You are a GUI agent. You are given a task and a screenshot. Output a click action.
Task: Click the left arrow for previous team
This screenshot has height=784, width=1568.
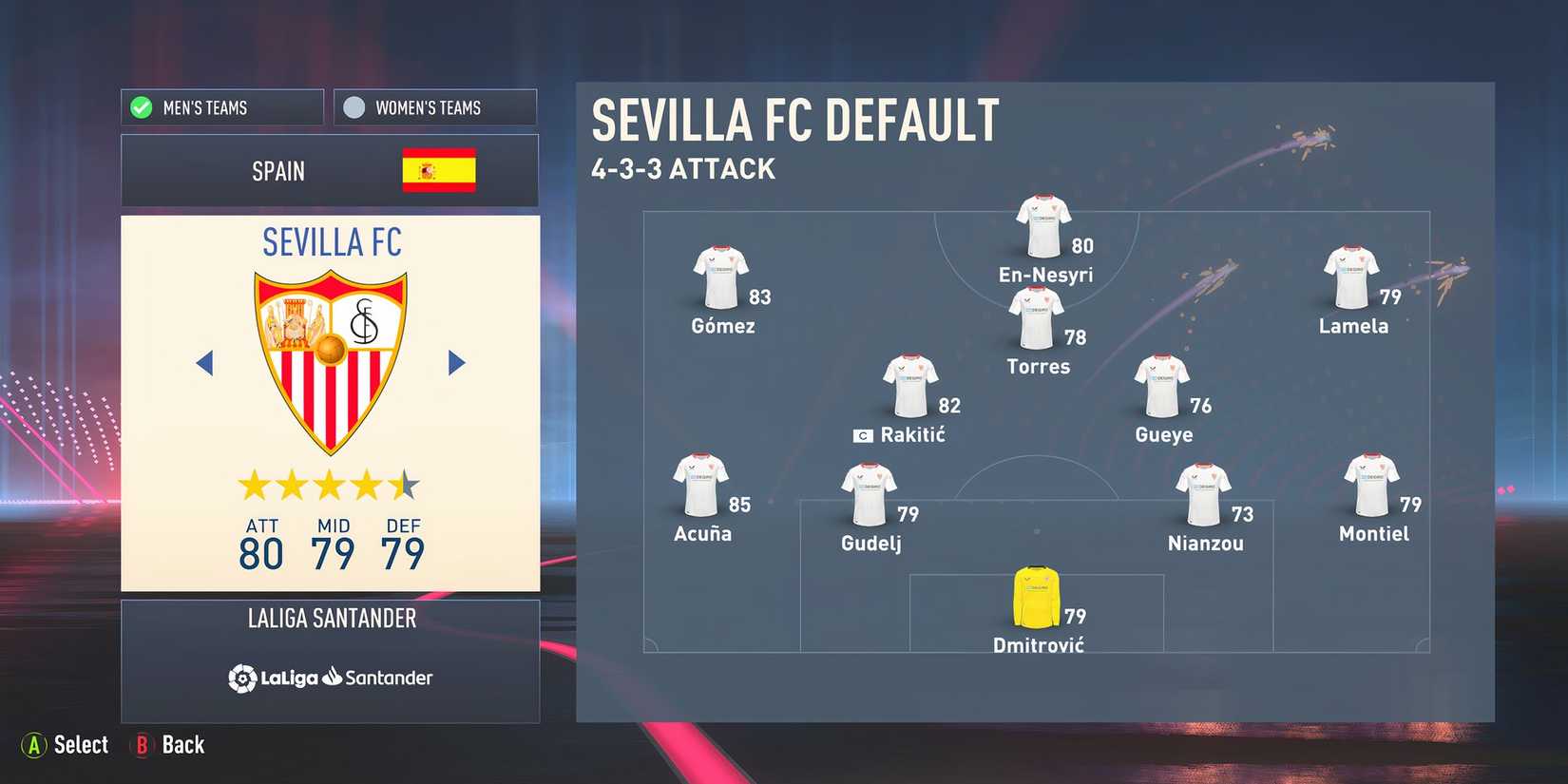coord(204,363)
